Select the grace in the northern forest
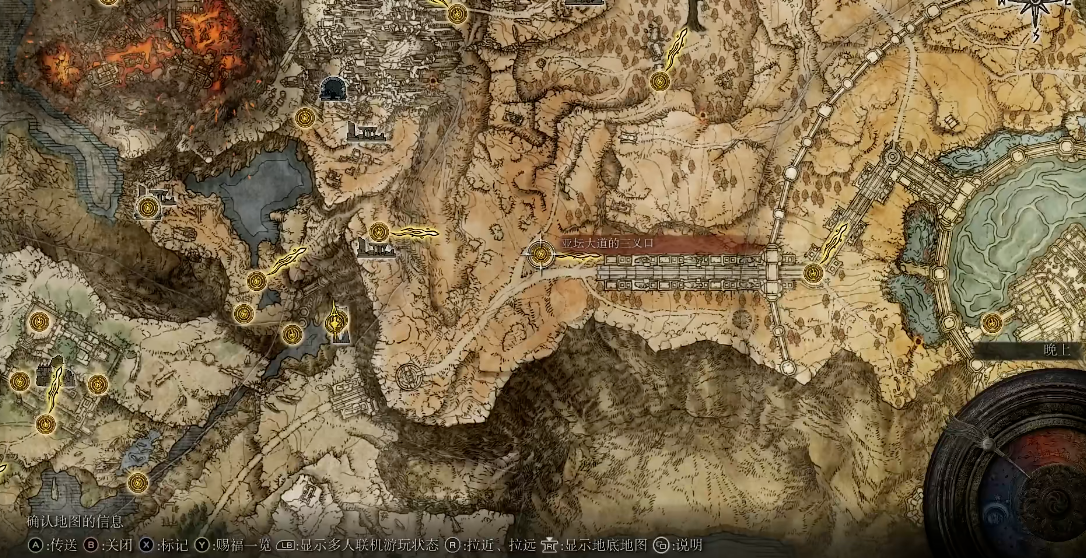Image resolution: width=1086 pixels, height=558 pixels. (x=660, y=80)
